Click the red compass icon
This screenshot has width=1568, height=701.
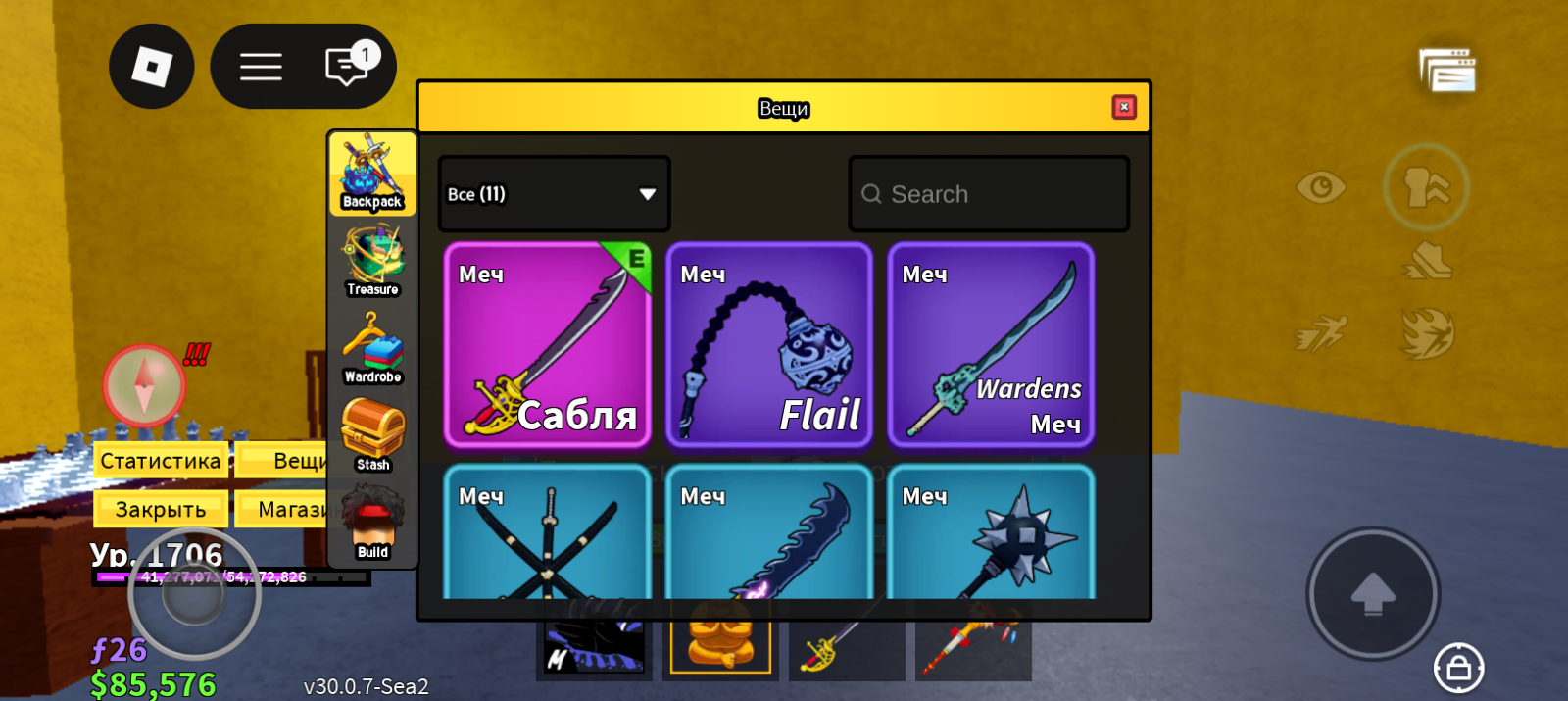[144, 385]
